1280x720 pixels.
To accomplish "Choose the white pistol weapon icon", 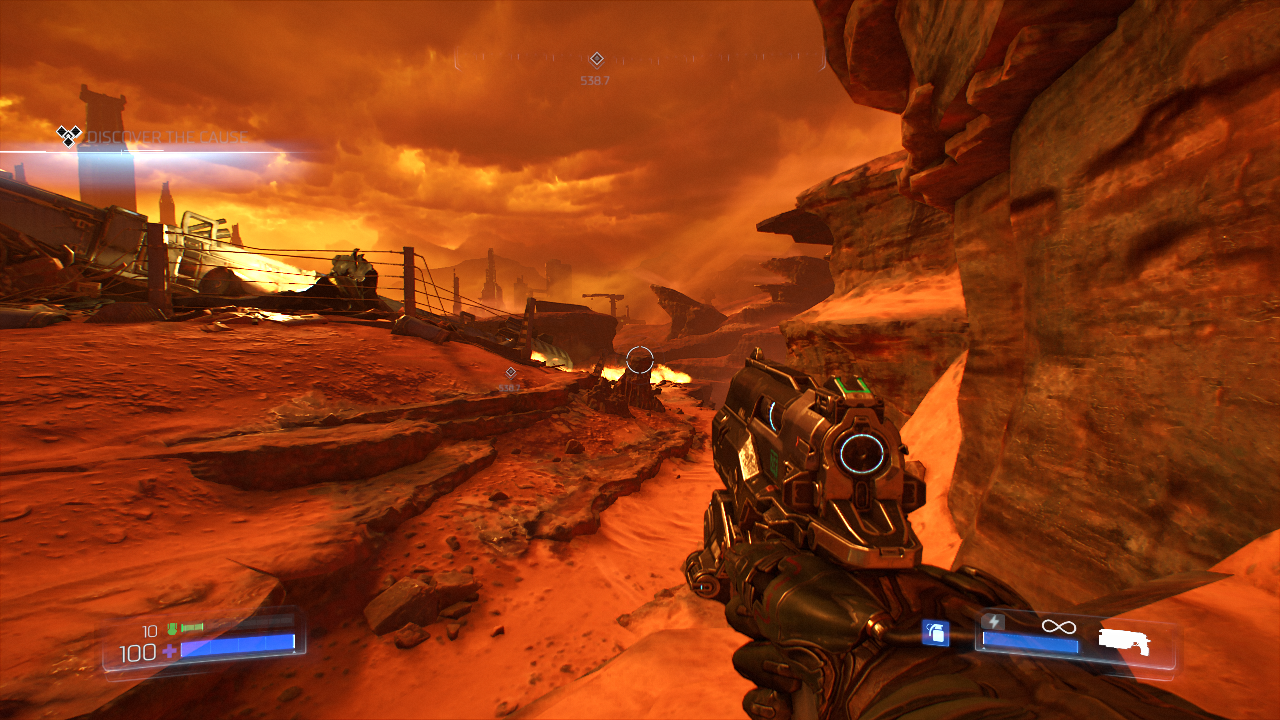I will tap(1124, 641).
